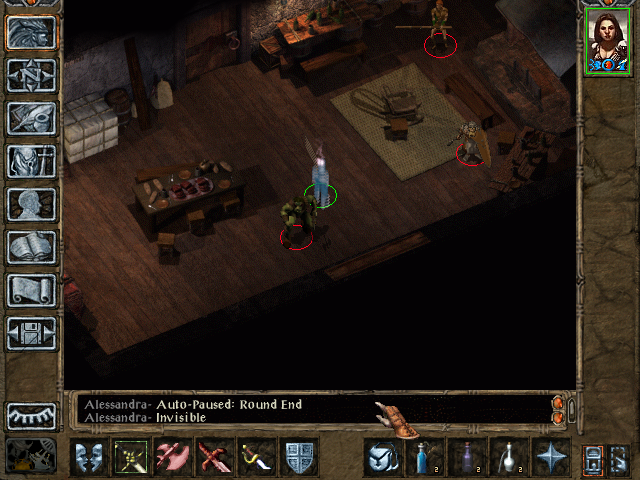Open options via the floppy disk button
Image resolution: width=640 pixels, height=480 pixels.
pos(32,333)
